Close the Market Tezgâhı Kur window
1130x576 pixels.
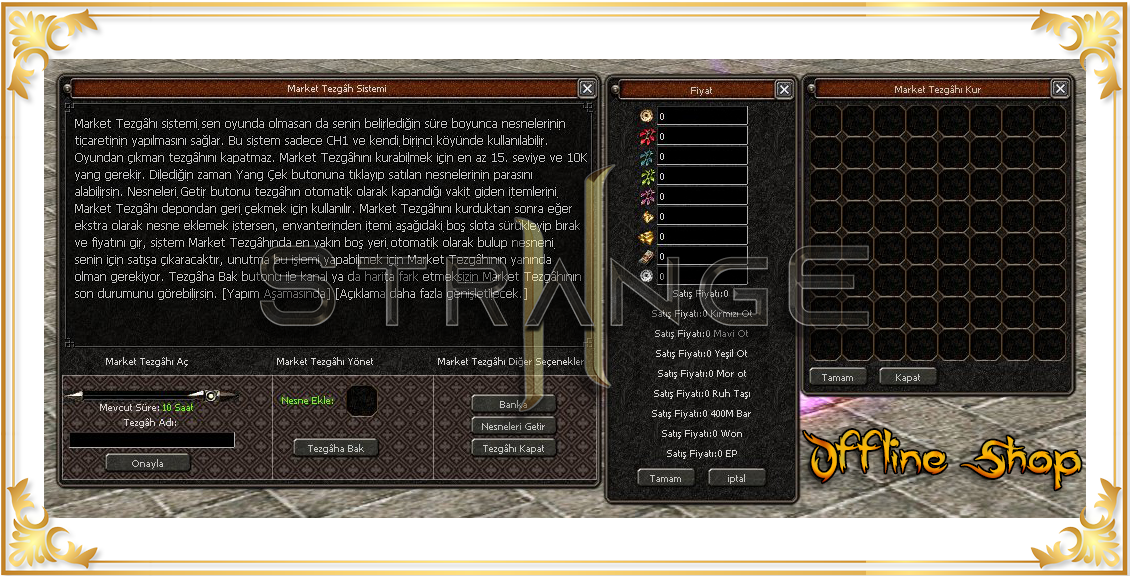point(1060,89)
